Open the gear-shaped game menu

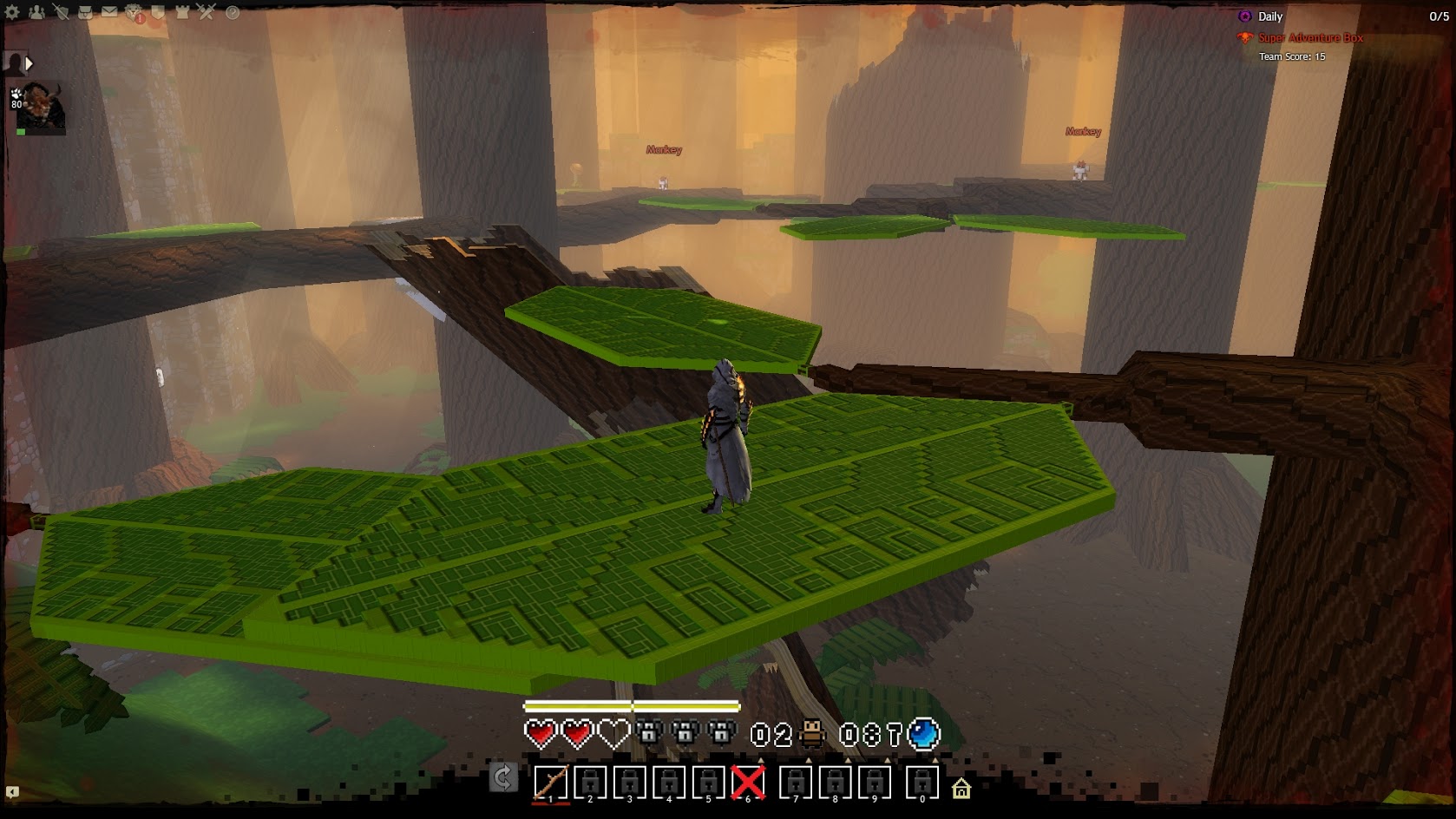[12, 12]
